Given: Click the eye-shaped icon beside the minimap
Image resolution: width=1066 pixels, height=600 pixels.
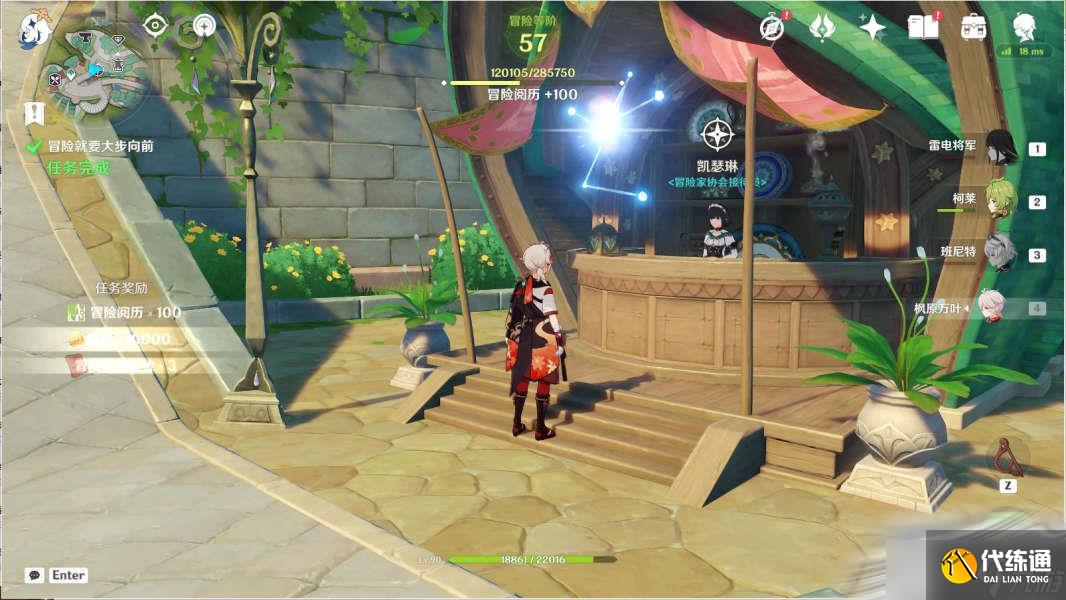Looking at the screenshot, I should [x=154, y=25].
